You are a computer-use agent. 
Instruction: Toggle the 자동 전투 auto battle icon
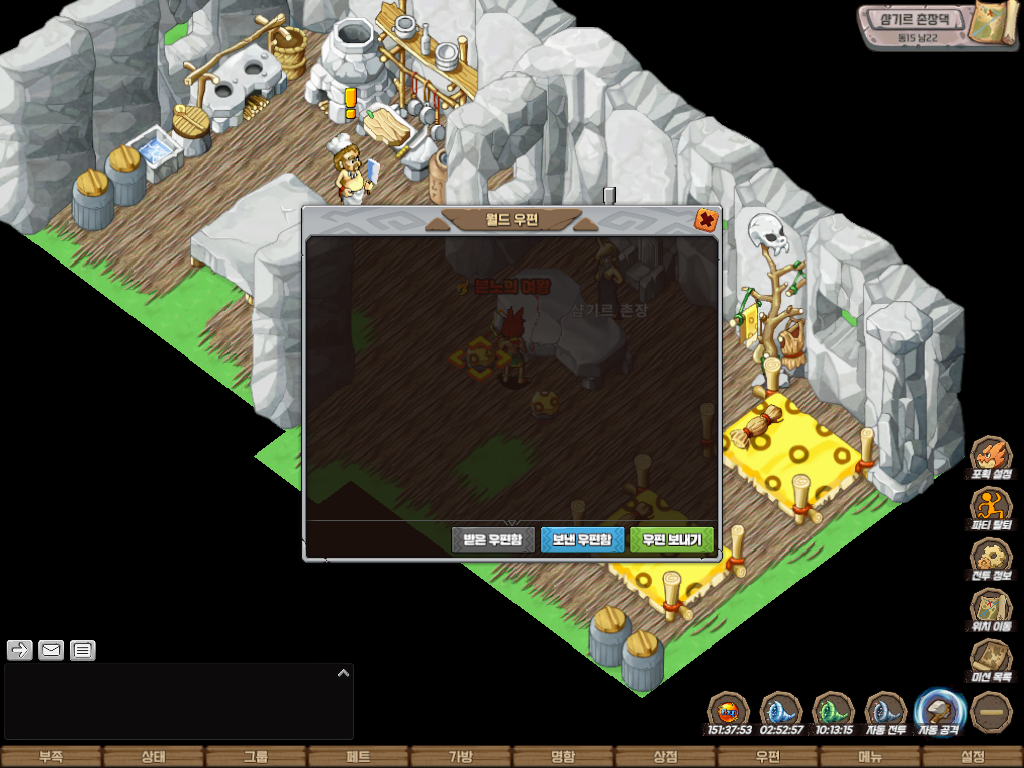pyautogui.click(x=885, y=712)
